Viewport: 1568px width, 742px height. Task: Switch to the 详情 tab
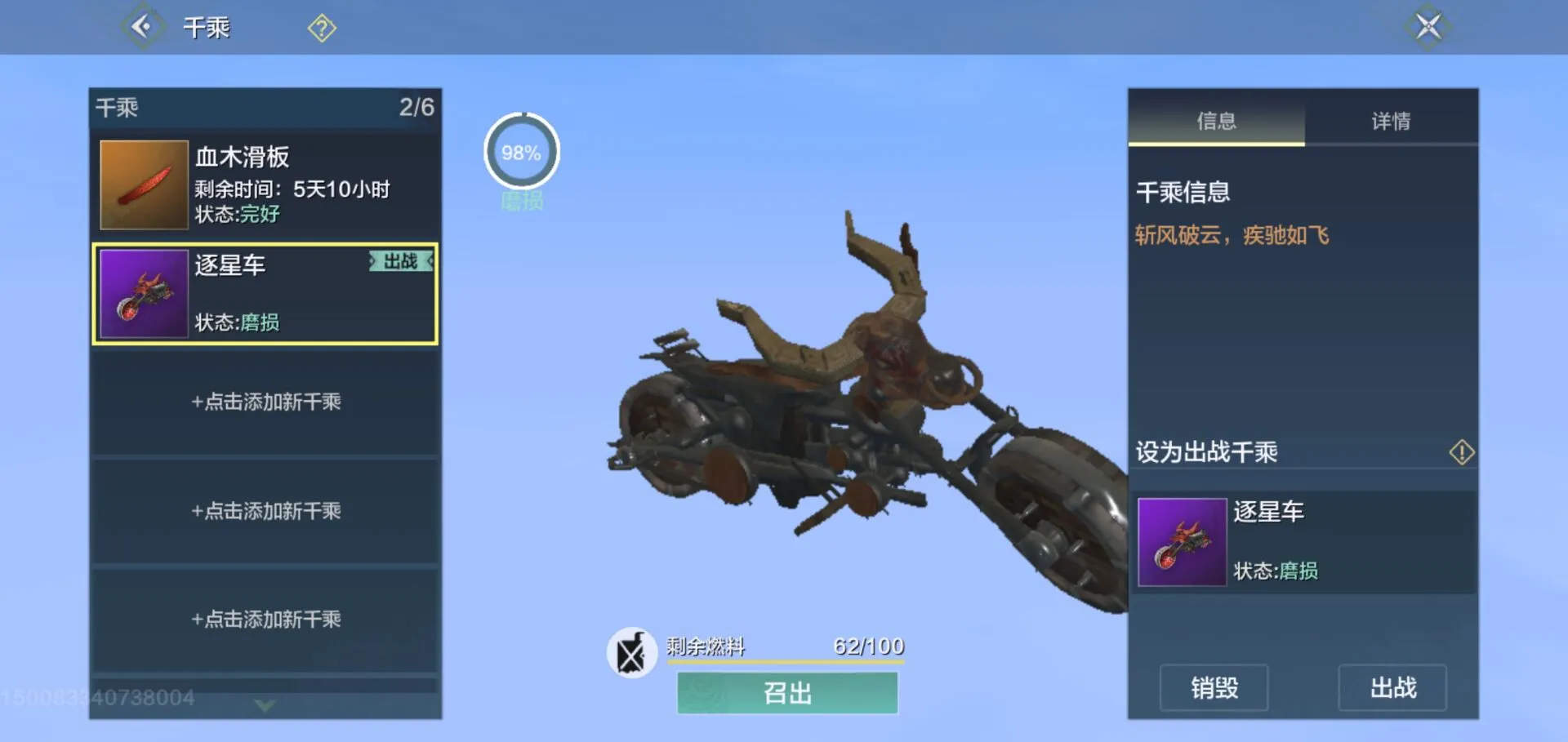1390,120
